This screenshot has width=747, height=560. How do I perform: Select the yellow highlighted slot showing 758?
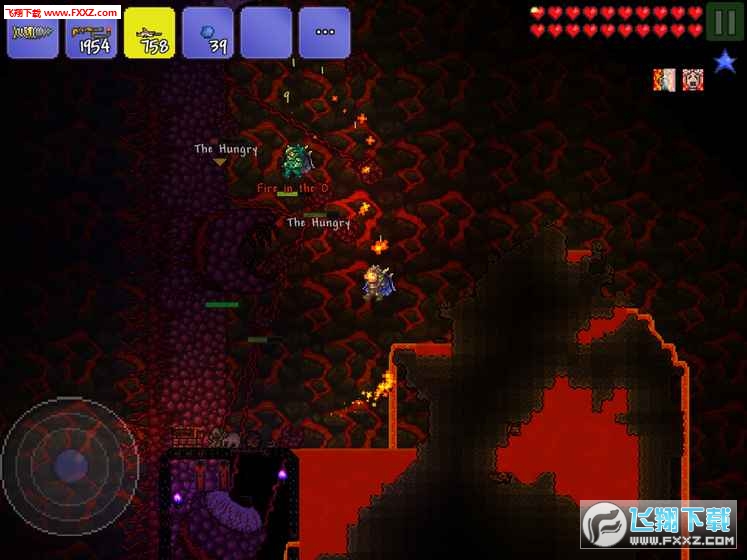point(150,33)
